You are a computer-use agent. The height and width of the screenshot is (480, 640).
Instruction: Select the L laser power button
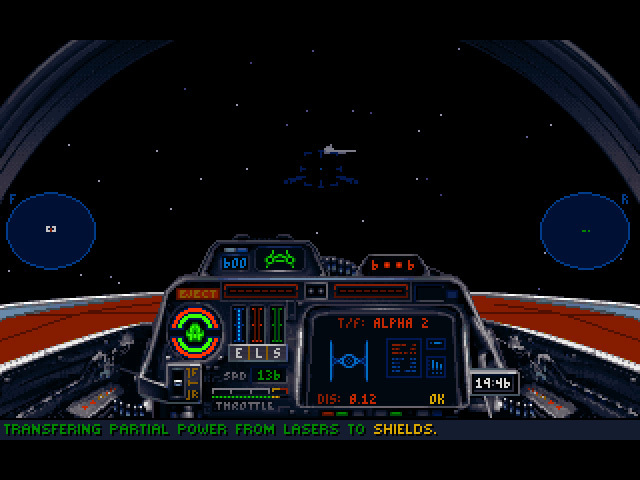click(257, 353)
